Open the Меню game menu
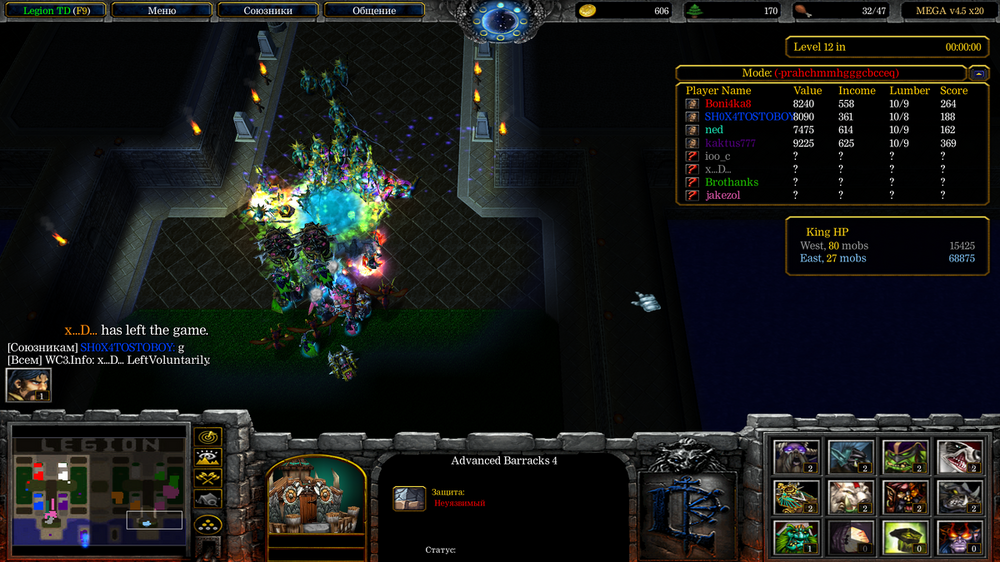This screenshot has height=562, width=1000. pos(161,11)
